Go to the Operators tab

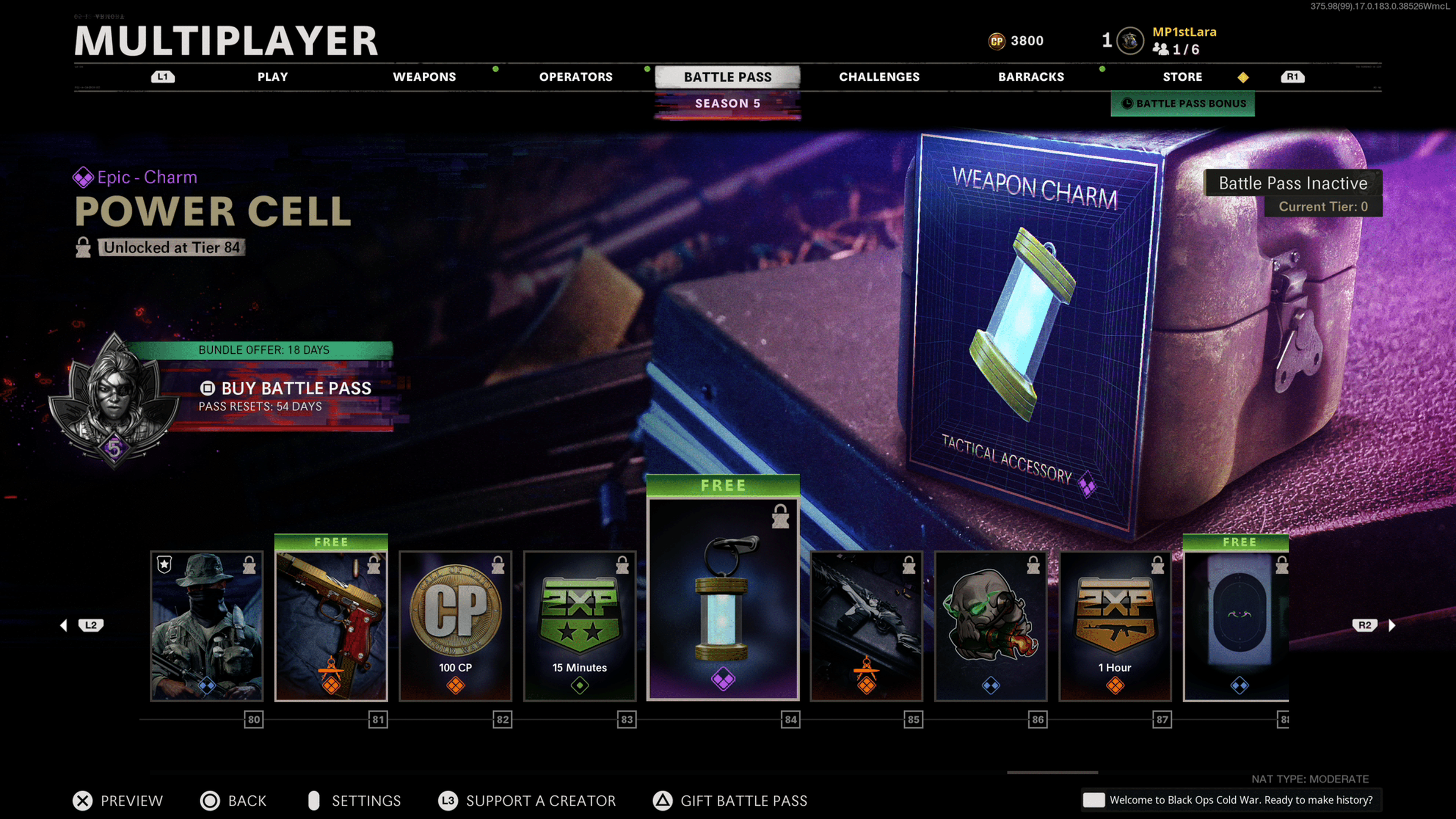576,77
